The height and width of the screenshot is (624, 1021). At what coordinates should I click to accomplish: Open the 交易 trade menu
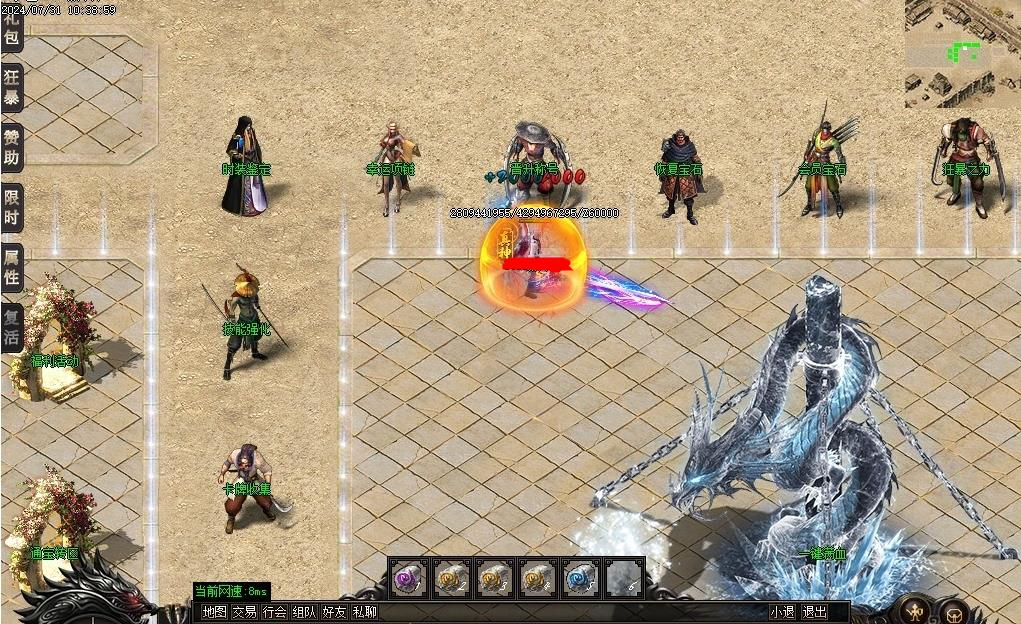pos(245,612)
